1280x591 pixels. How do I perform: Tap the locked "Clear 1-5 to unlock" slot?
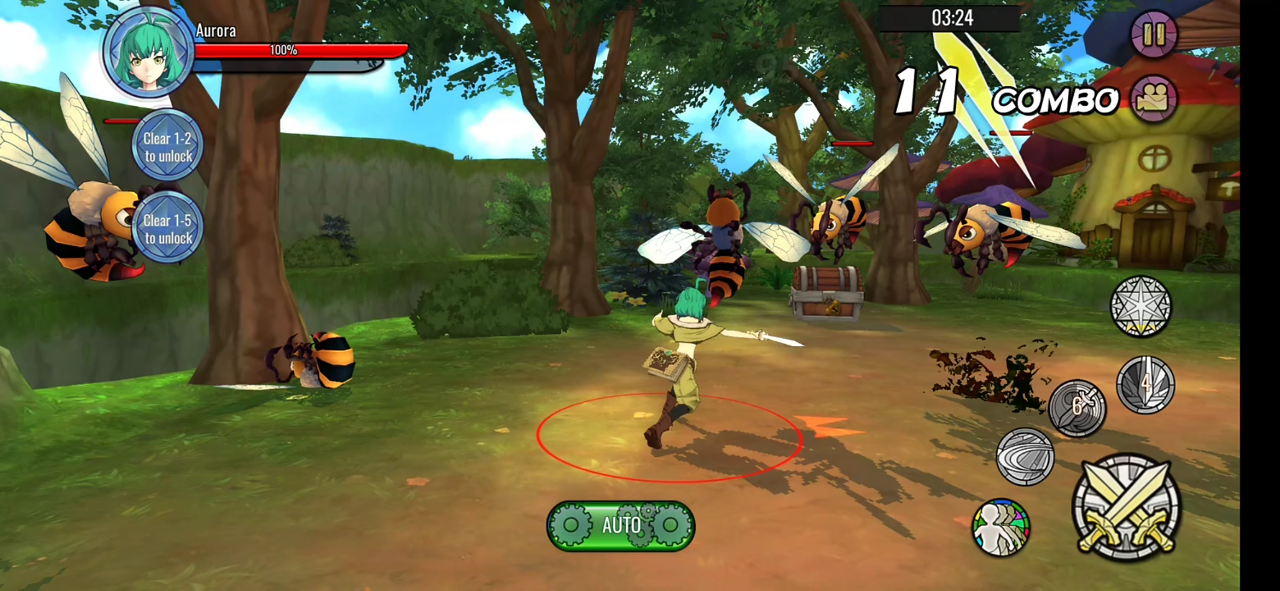click(167, 228)
